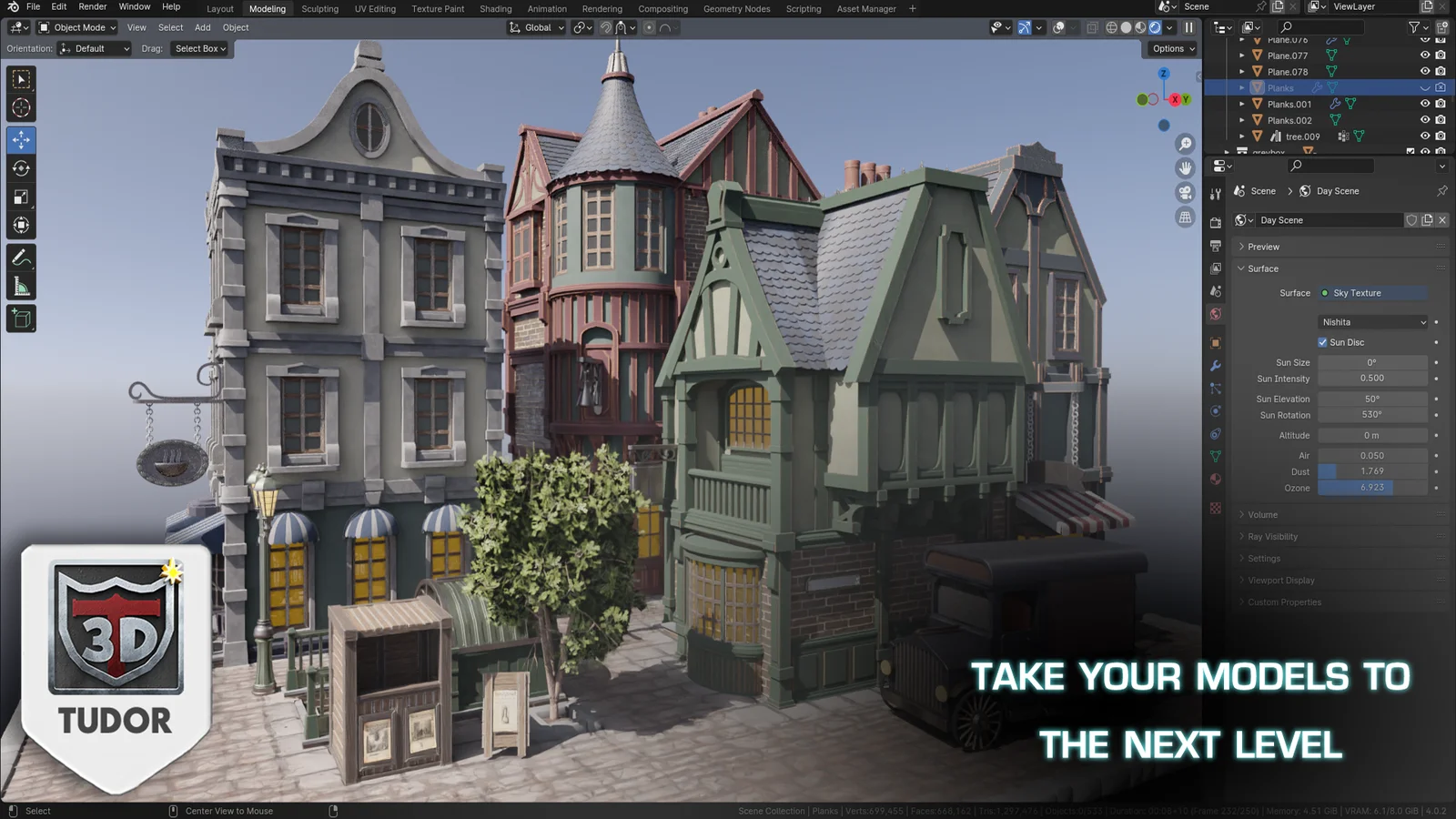Unlink the Day Scene world with the X button

(x=1441, y=219)
